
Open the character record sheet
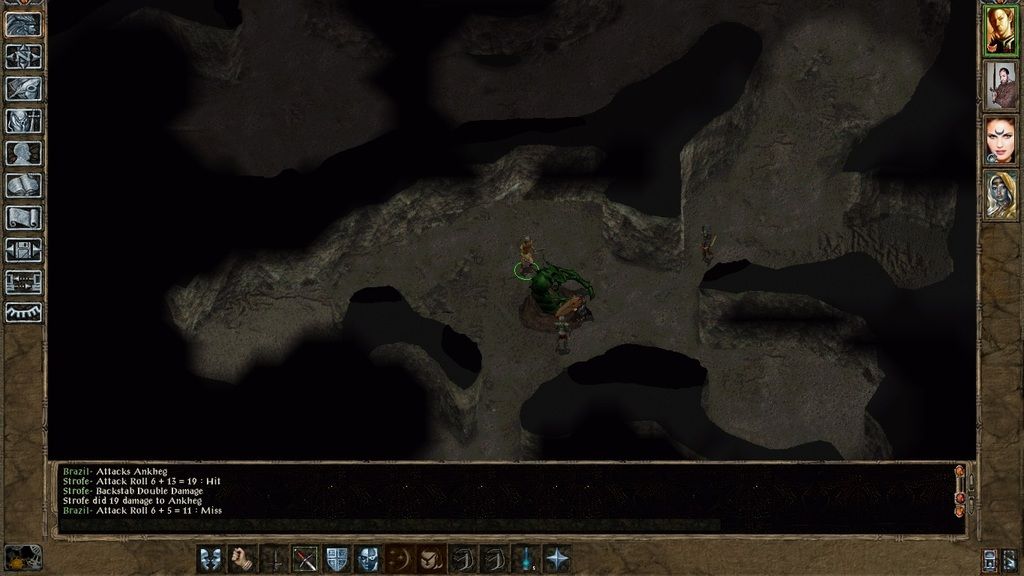click(23, 153)
